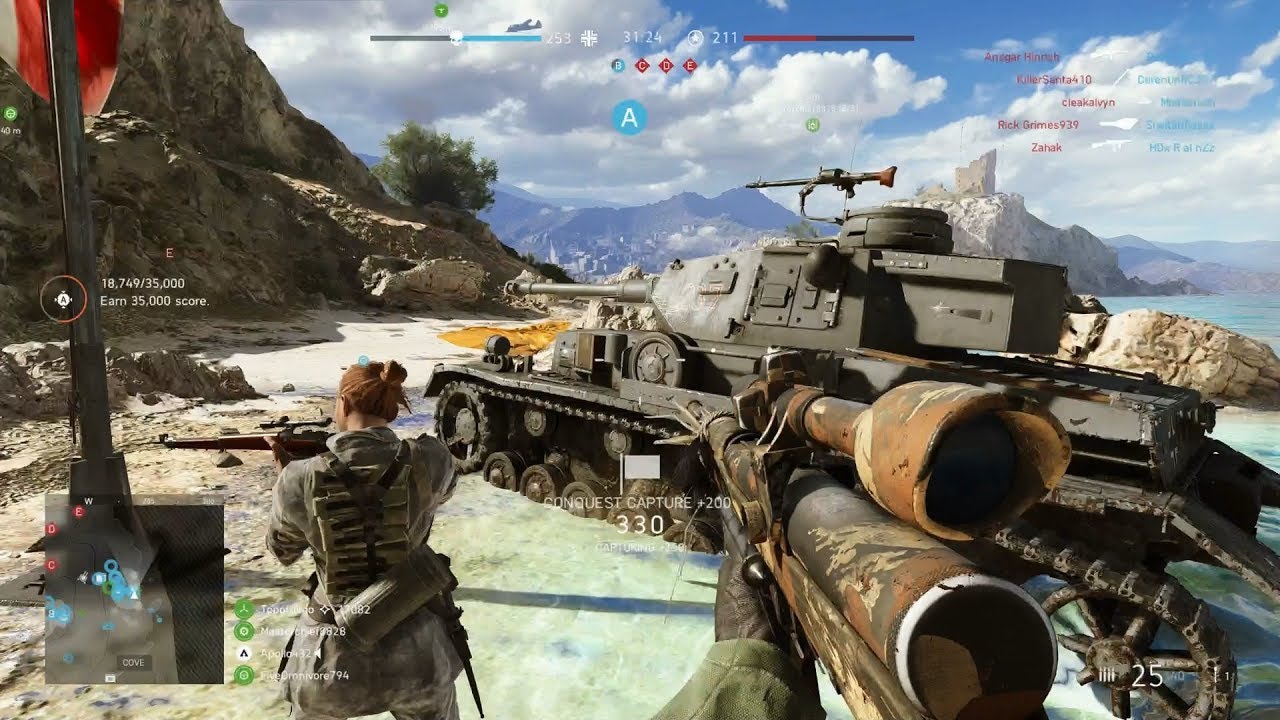Switch to objective D on the HUD

point(667,65)
